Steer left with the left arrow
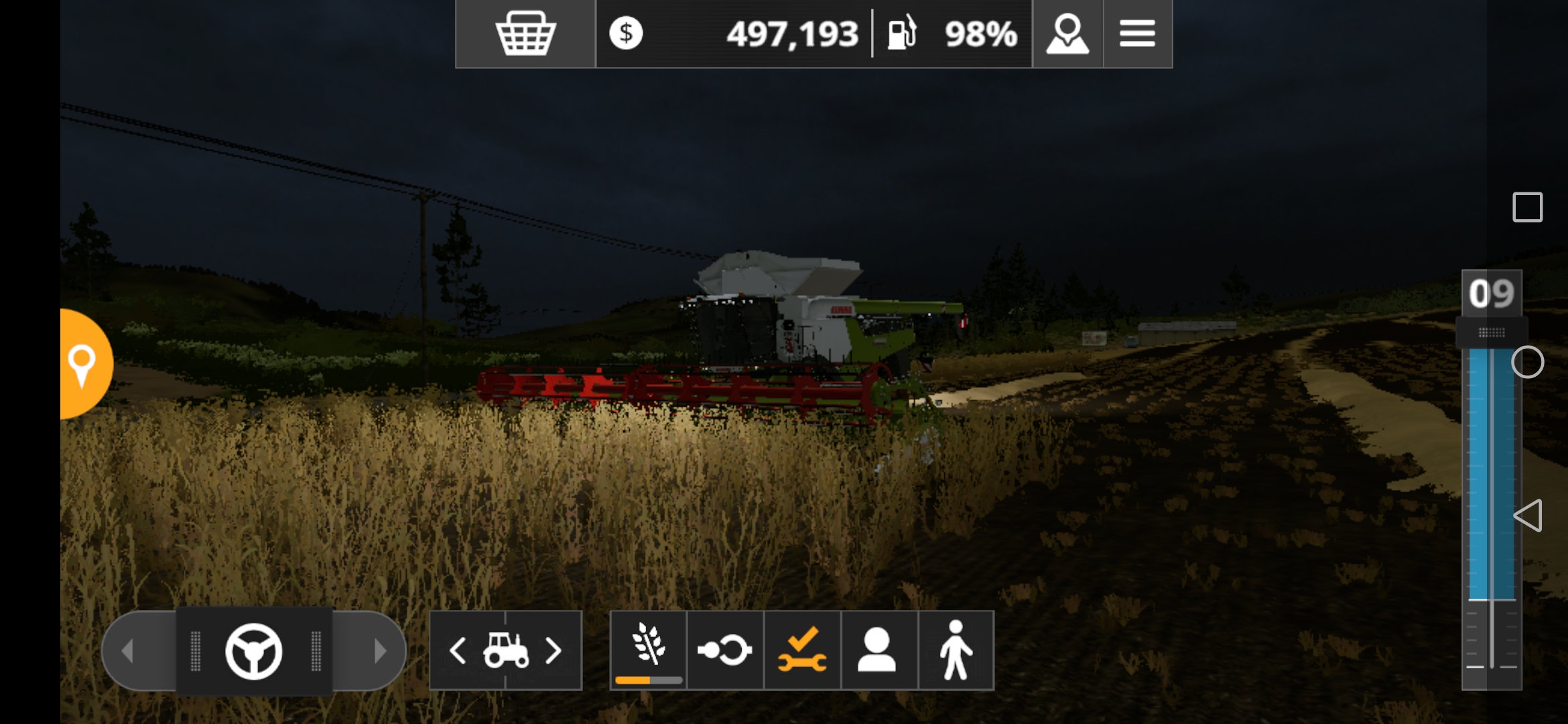Screen dimensions: 1568x724 pos(128,650)
